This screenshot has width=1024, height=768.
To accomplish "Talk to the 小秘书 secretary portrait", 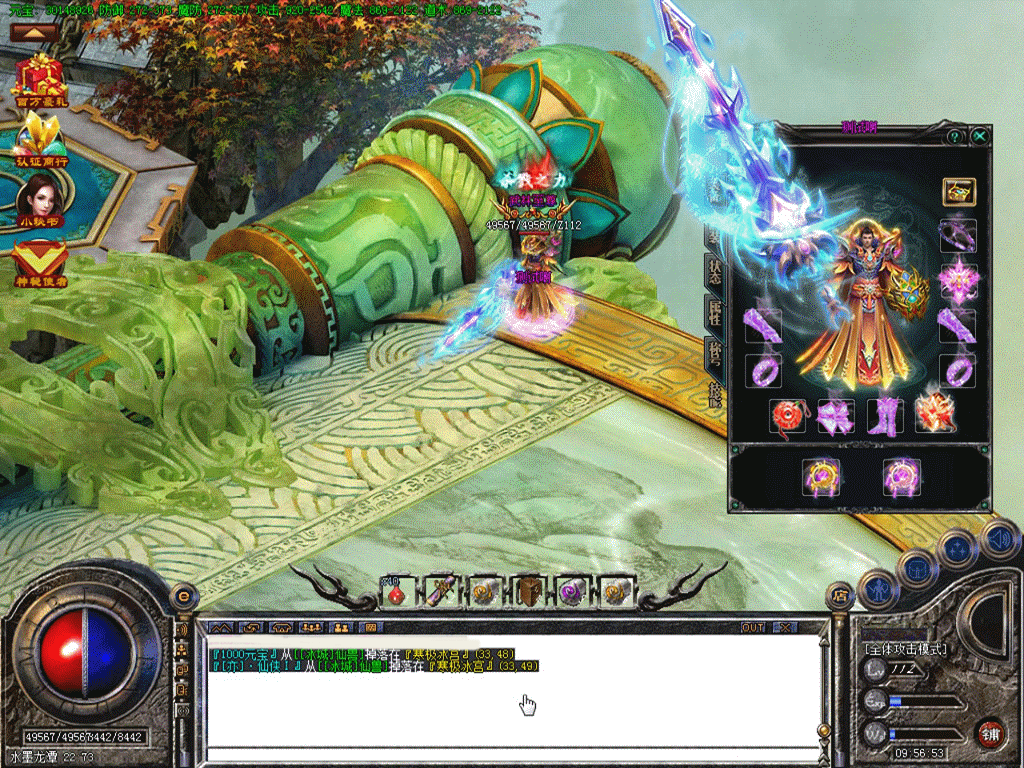I will click(39, 194).
